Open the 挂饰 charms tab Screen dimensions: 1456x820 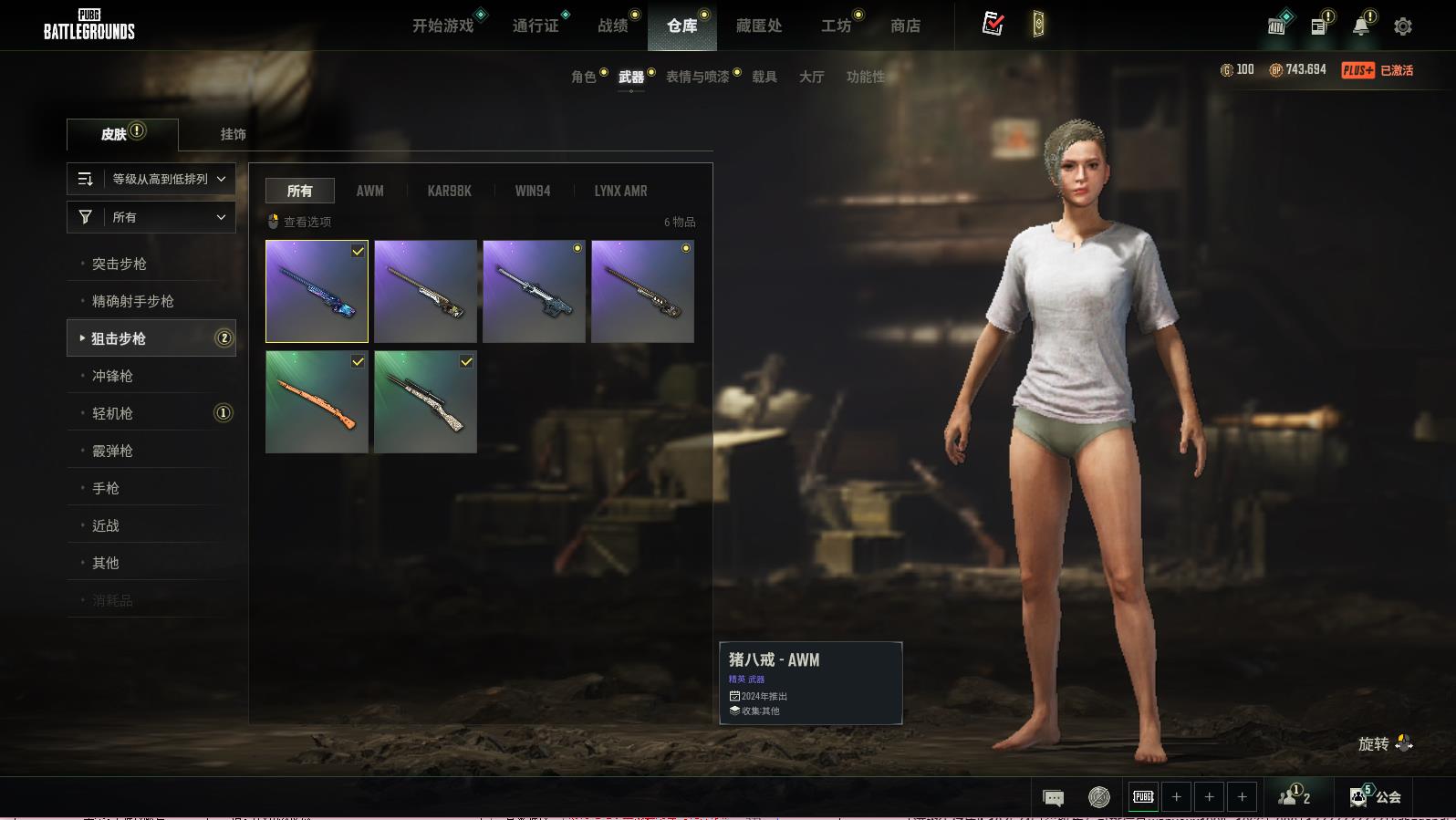click(234, 134)
